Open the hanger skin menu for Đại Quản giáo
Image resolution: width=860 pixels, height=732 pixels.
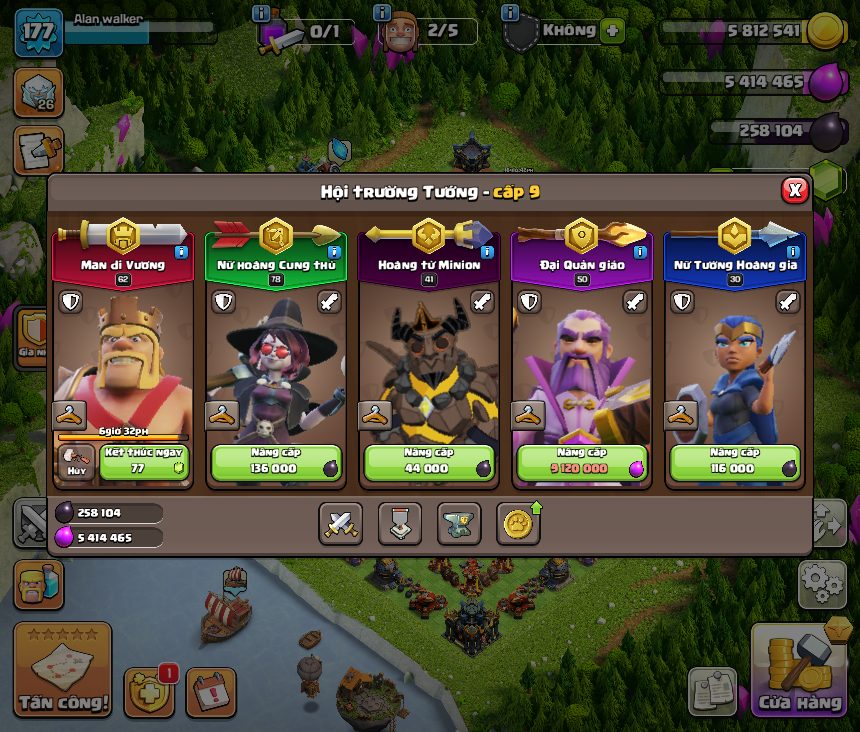[528, 415]
